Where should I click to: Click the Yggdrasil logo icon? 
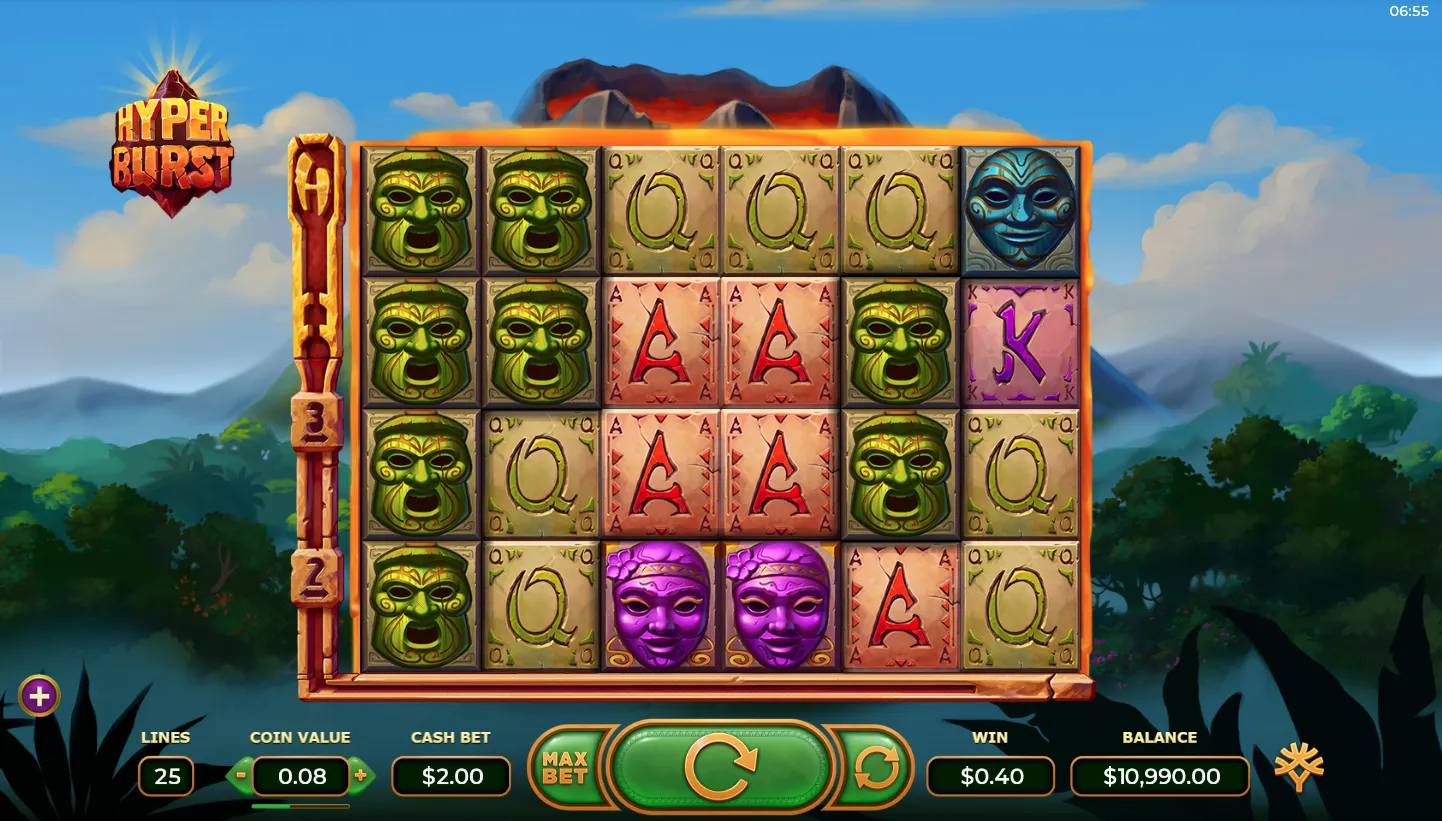[1298, 768]
